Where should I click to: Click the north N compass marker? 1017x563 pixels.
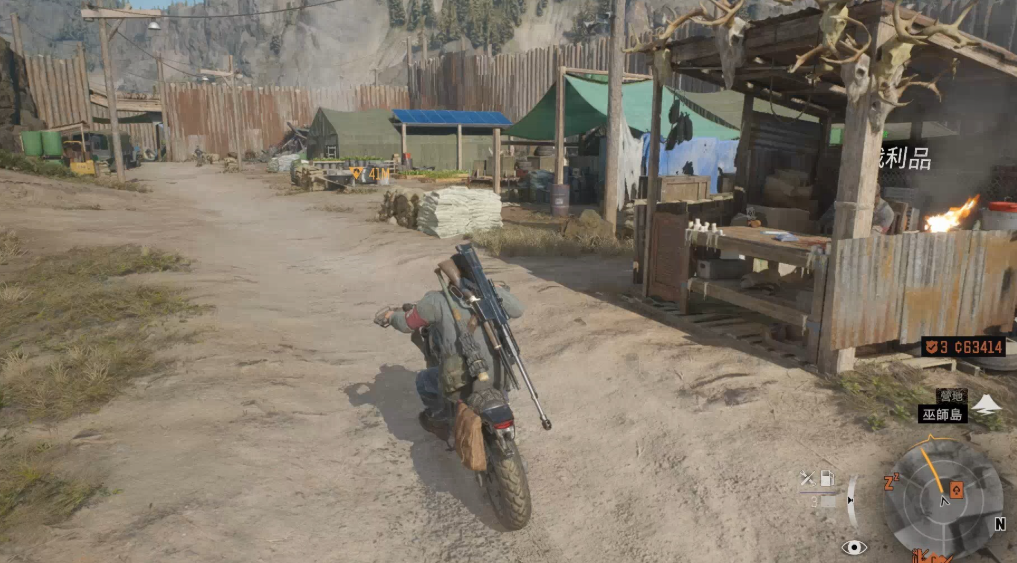(x=999, y=523)
